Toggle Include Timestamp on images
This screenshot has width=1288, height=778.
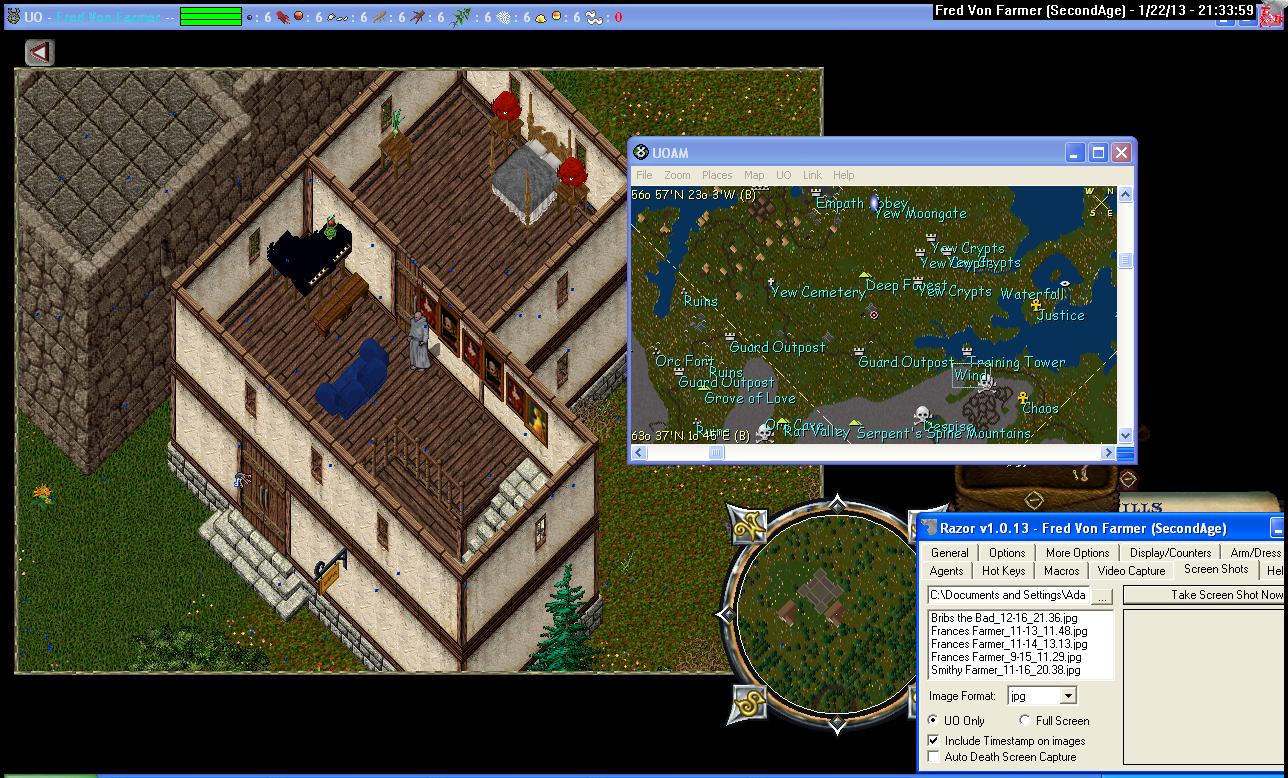point(934,741)
